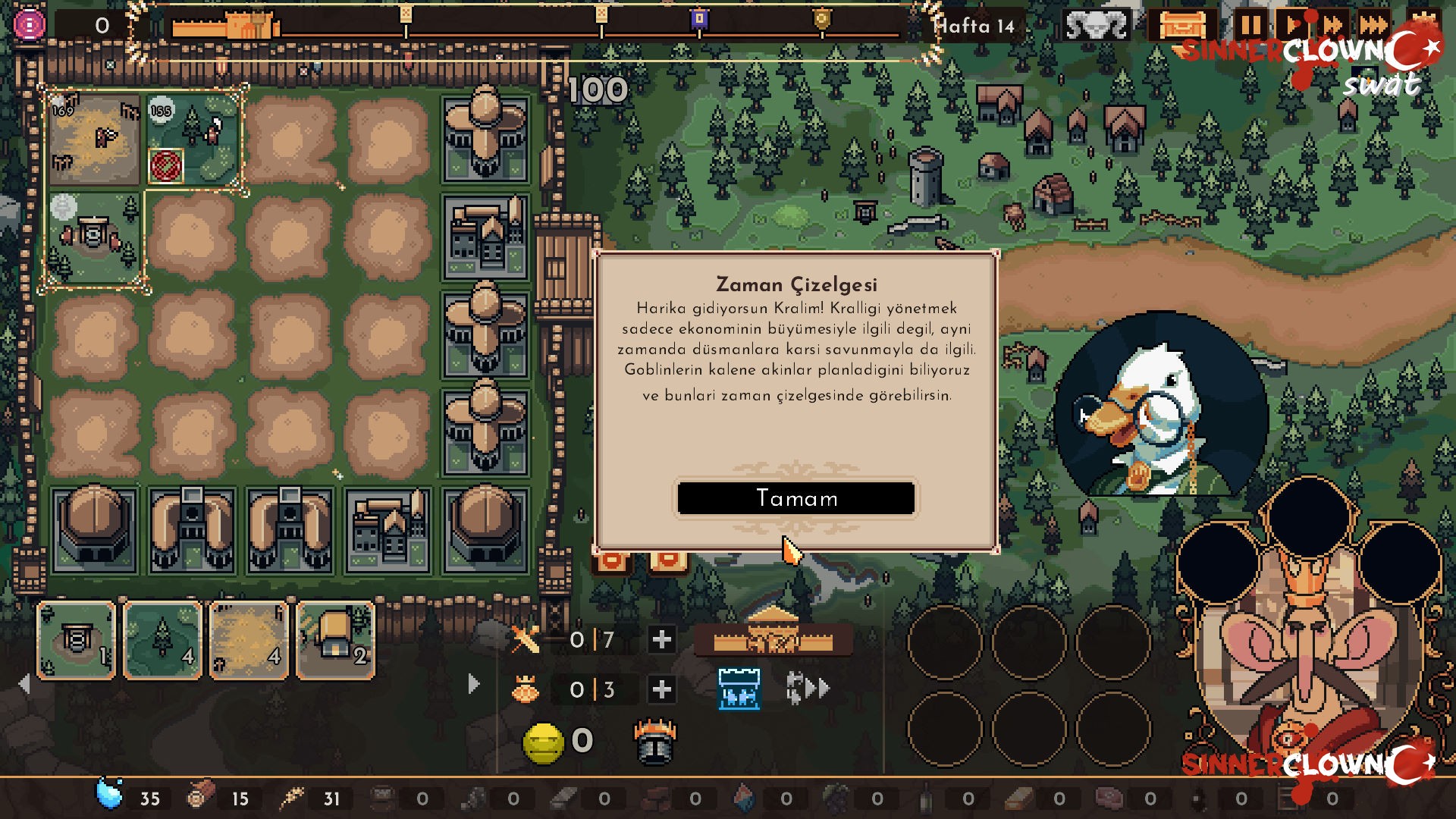Select the wheat field tile card
Viewport: 1456px width, 819px height.
(x=249, y=641)
